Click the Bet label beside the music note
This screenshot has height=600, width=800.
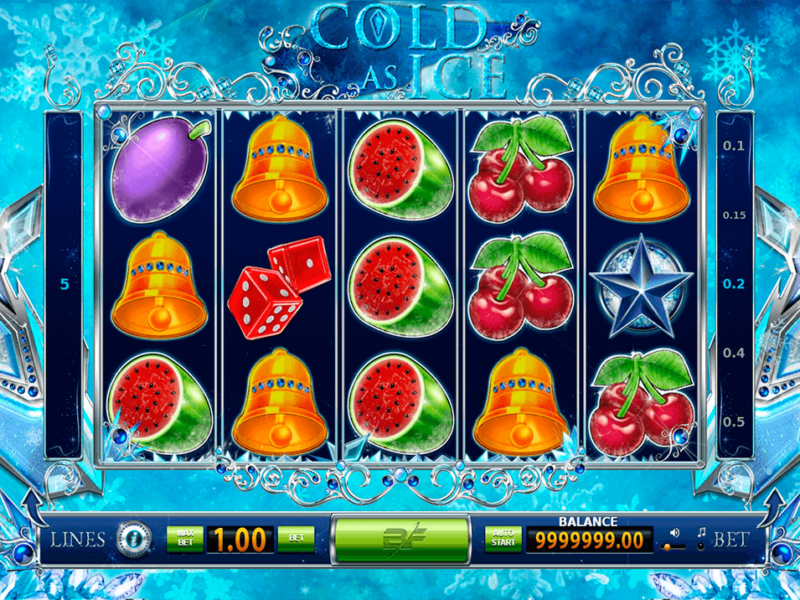tap(733, 540)
